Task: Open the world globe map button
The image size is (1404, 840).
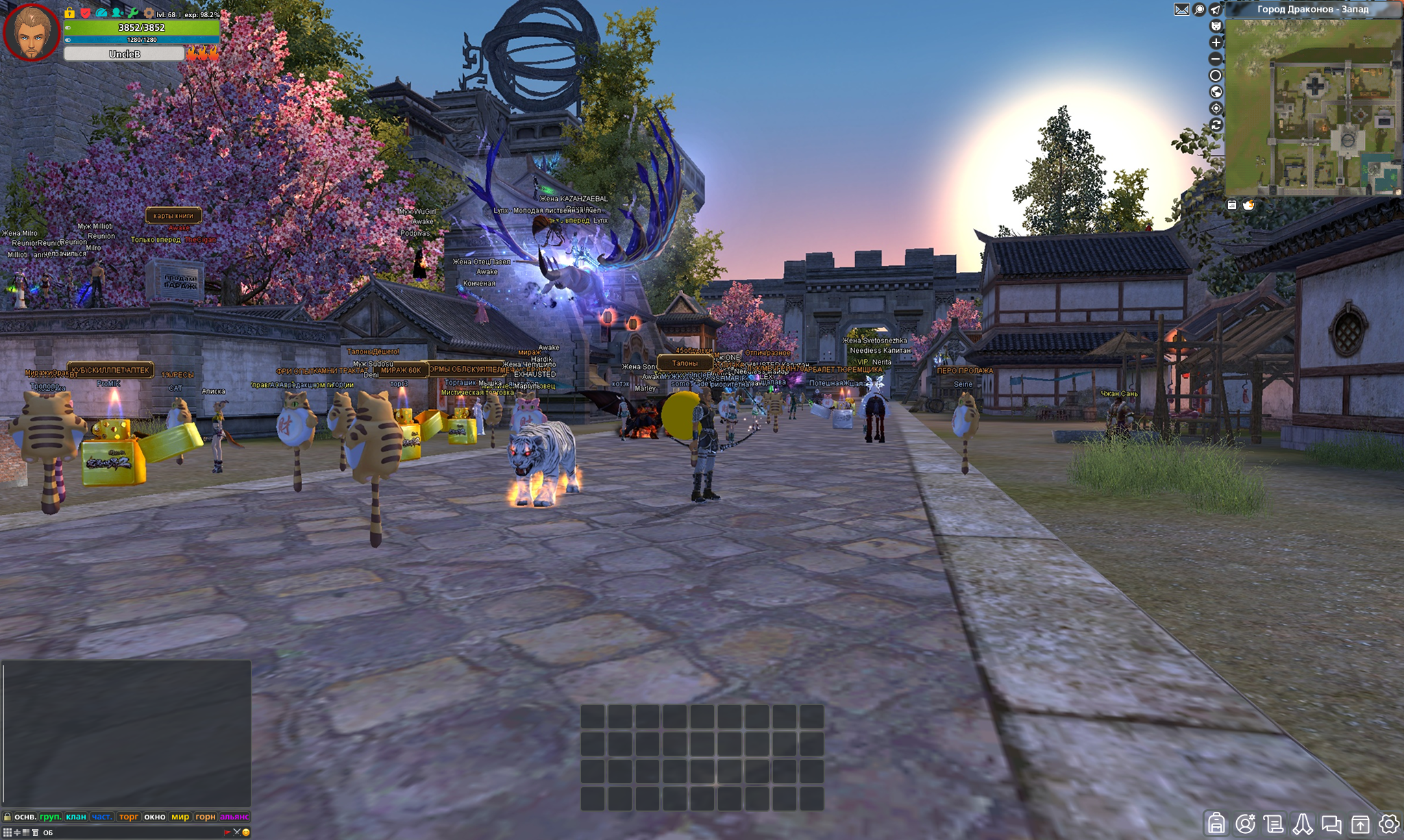Action: click(x=1216, y=92)
